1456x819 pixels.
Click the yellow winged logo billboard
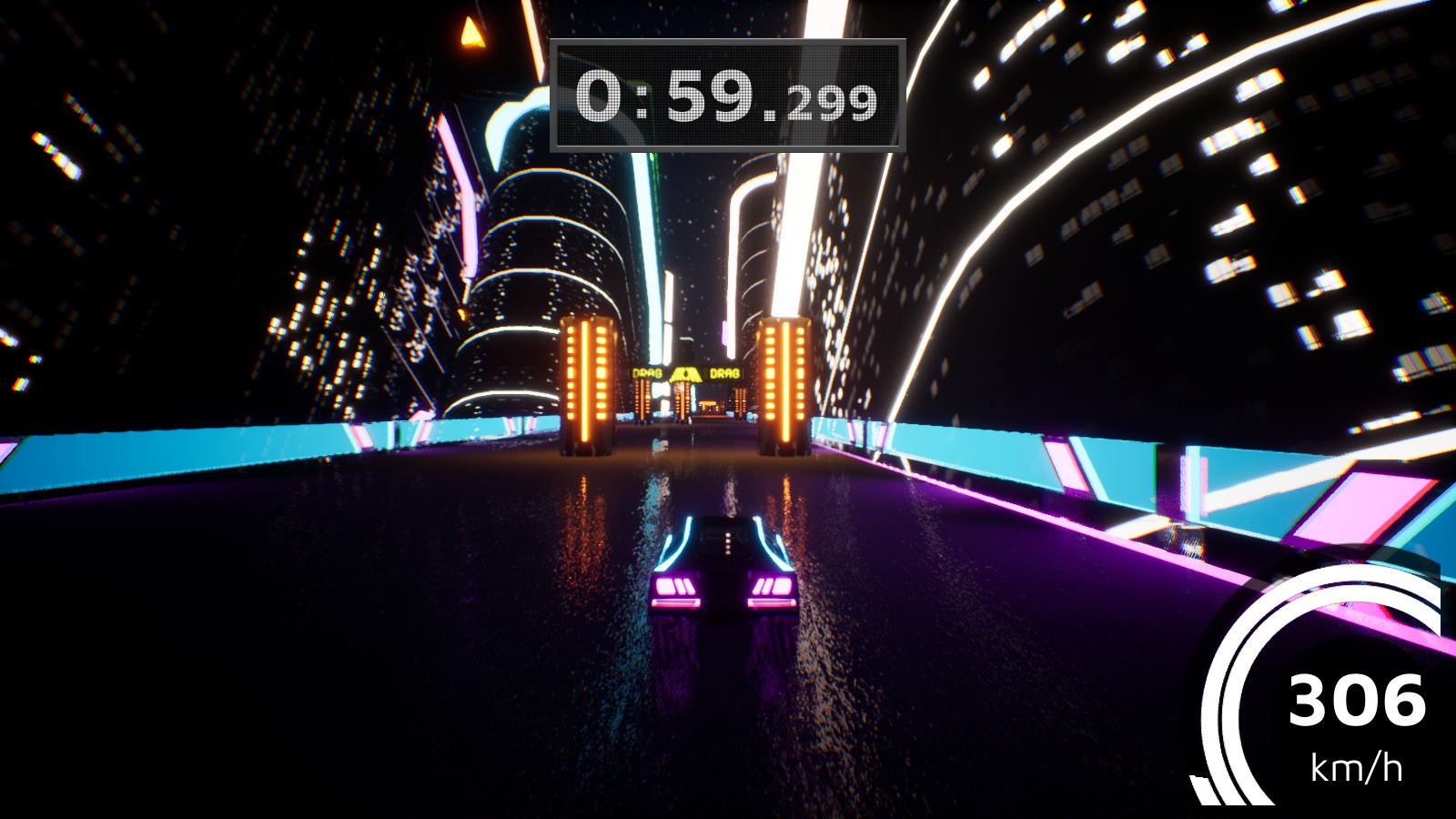[x=685, y=374]
